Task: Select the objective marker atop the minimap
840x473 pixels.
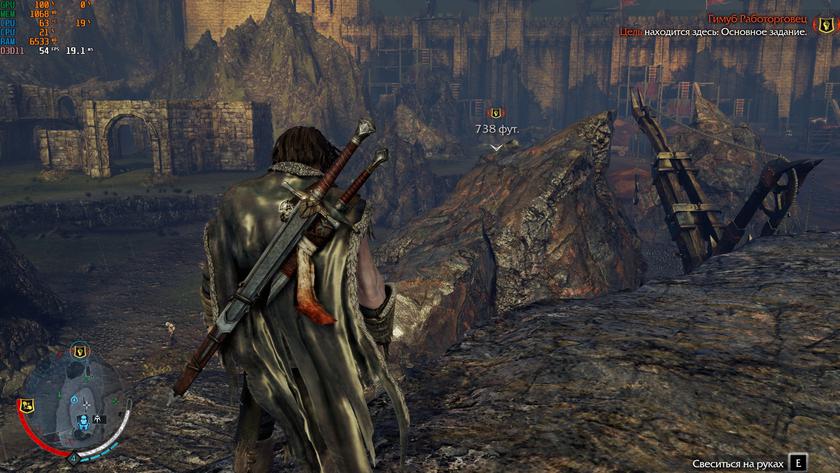Action: tap(78, 350)
